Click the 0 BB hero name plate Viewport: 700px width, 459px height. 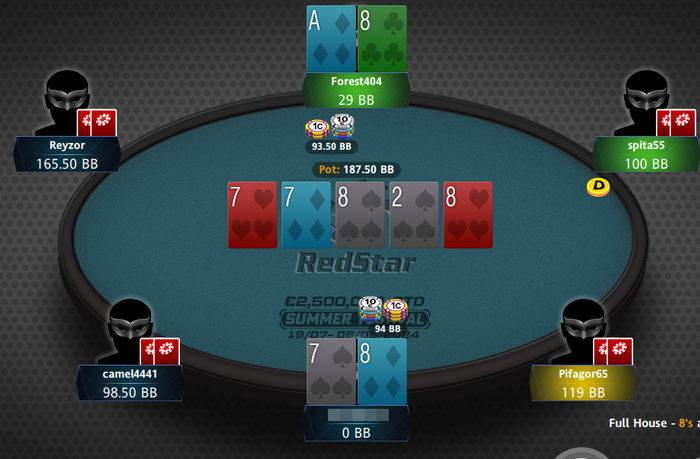click(356, 423)
